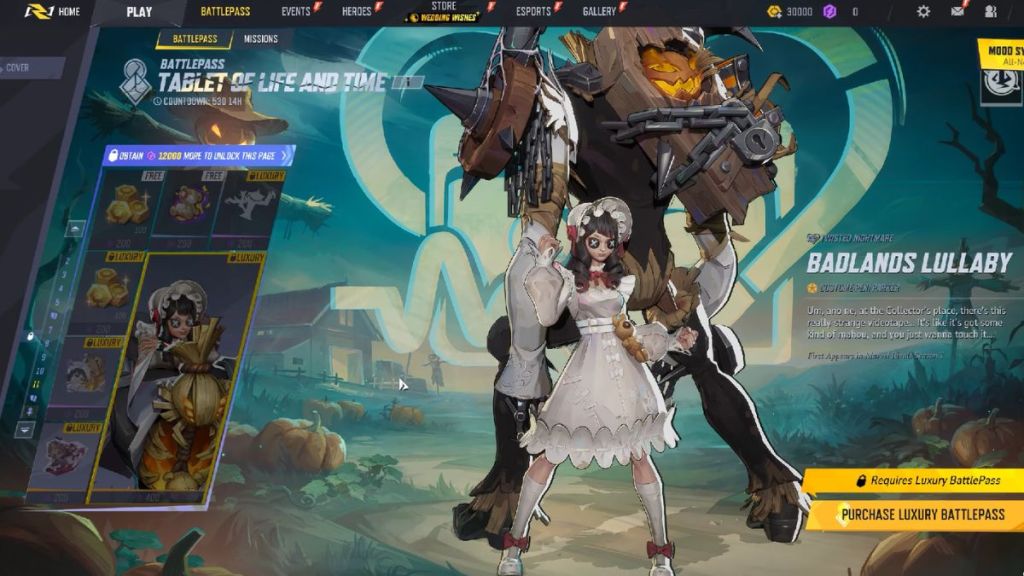Click the unlock this page banner
Image resolution: width=1024 pixels, height=576 pixels.
click(200, 155)
